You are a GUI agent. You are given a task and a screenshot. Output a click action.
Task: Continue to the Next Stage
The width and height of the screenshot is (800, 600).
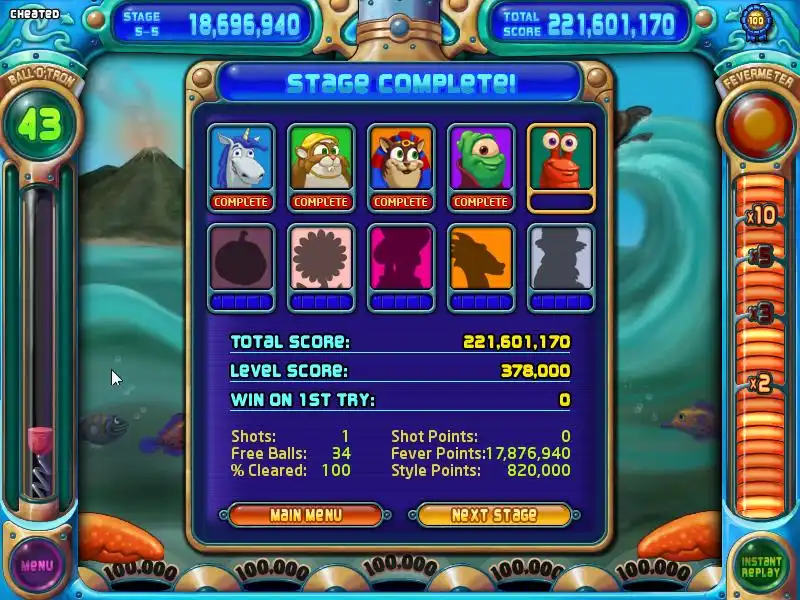click(494, 515)
